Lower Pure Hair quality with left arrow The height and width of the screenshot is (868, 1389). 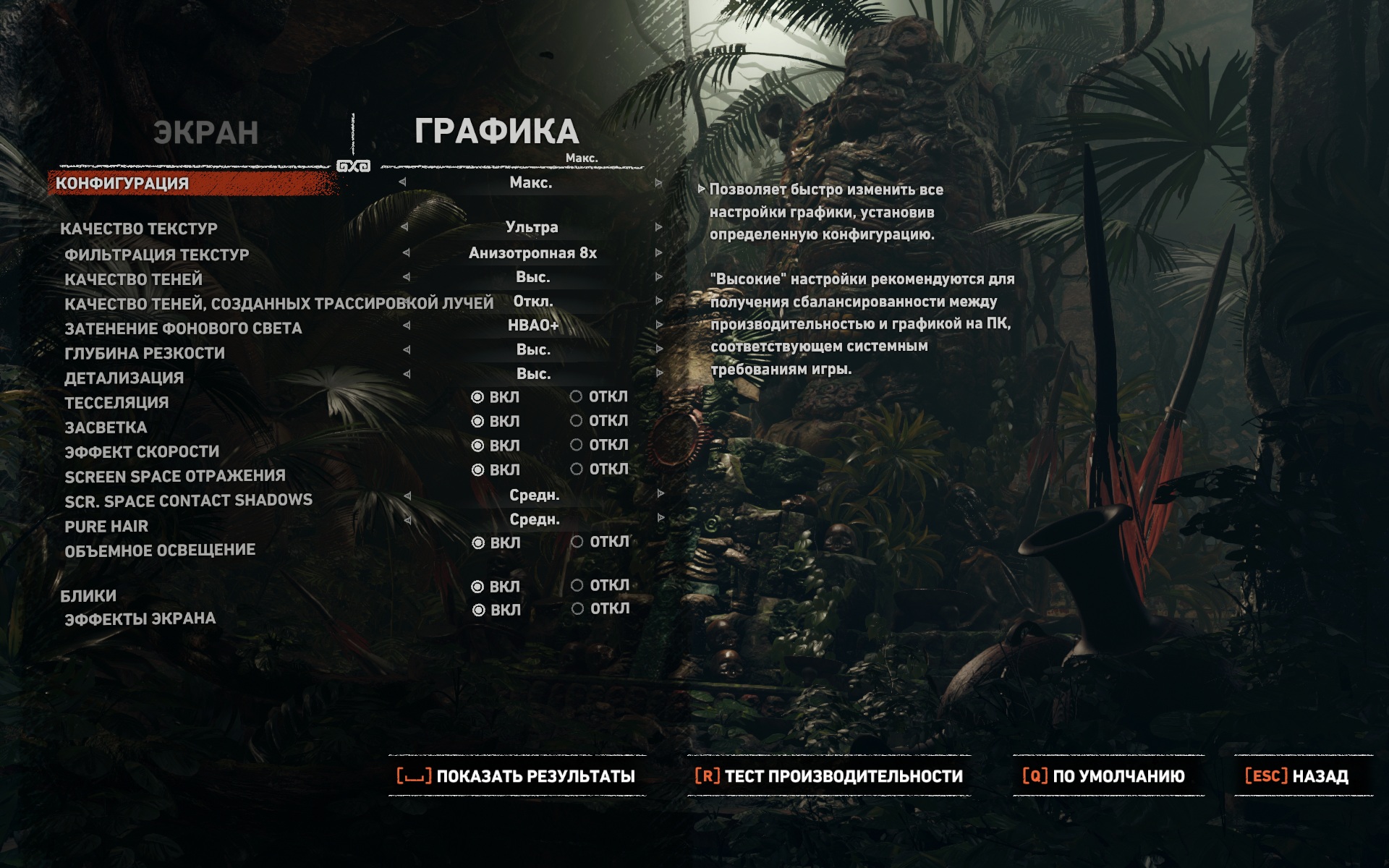(407, 519)
